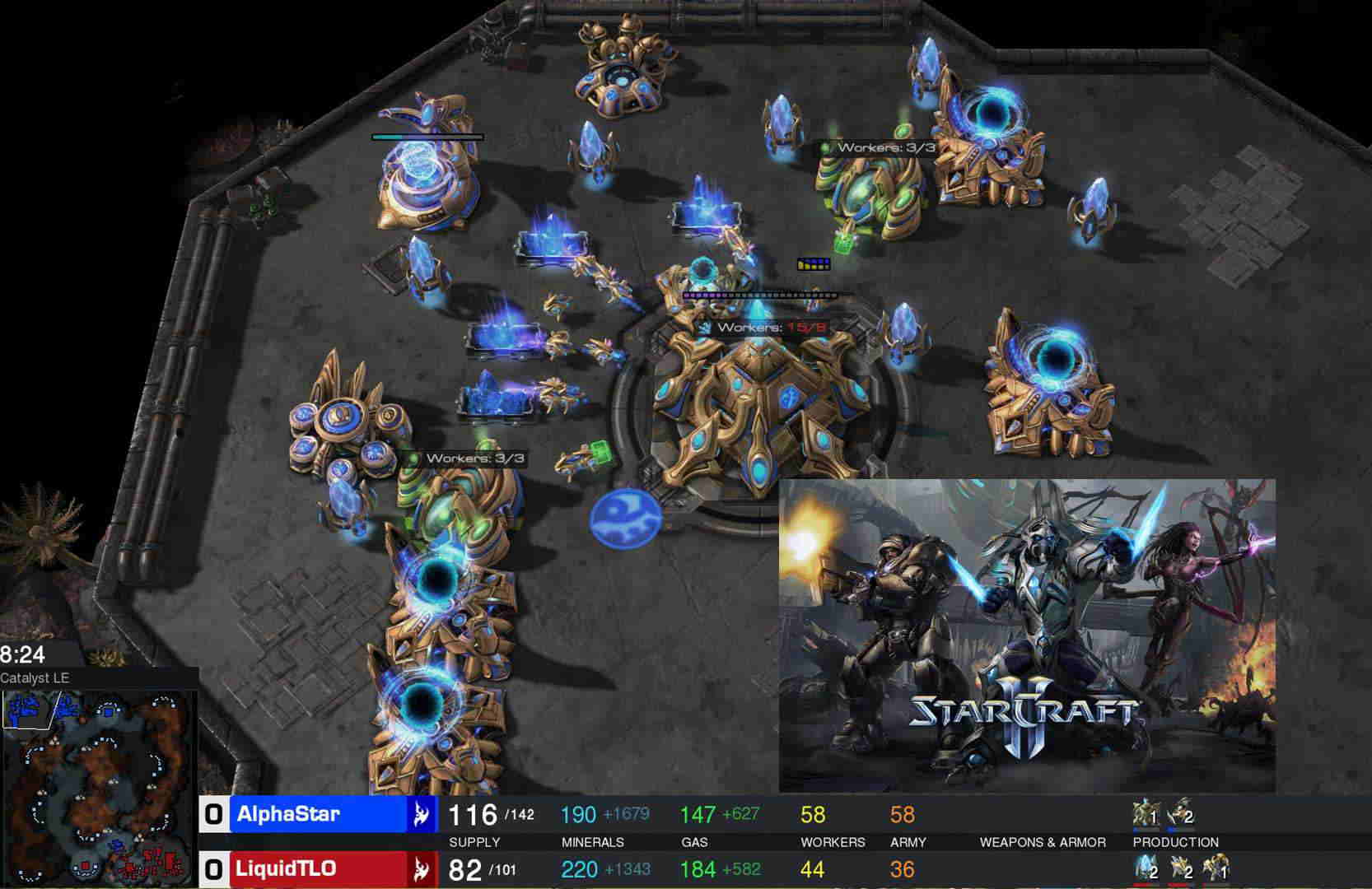Click the Protoss race icon beside LiquidTLO's name
The width and height of the screenshot is (1372, 889).
[x=421, y=868]
